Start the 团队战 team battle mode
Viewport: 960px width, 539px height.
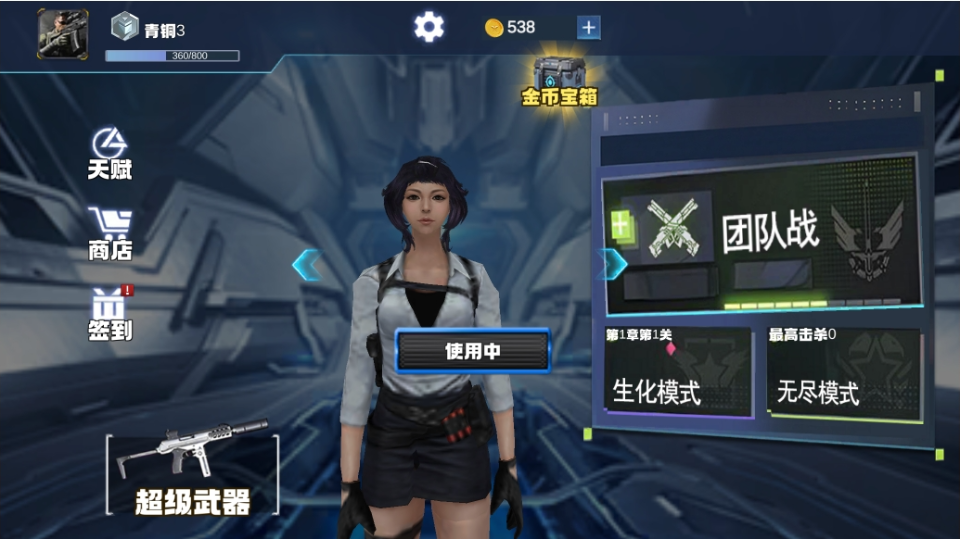[x=760, y=235]
